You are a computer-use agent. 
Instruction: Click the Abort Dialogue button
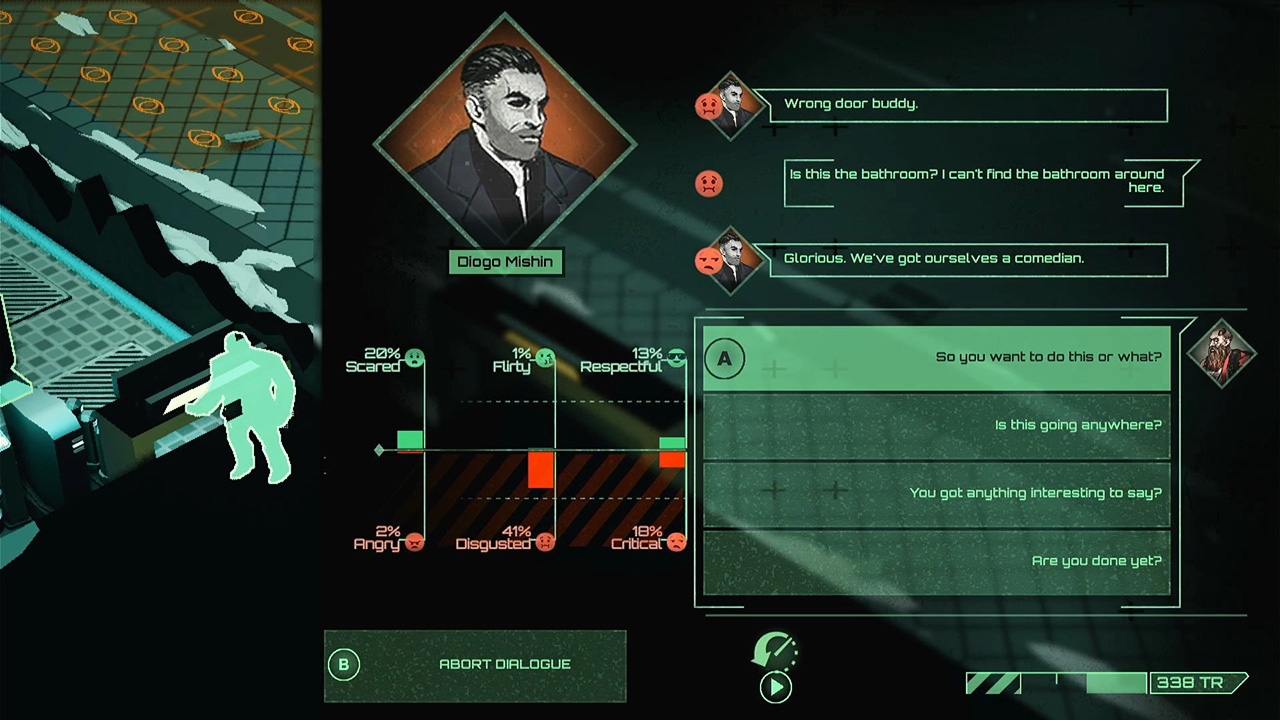[504, 664]
